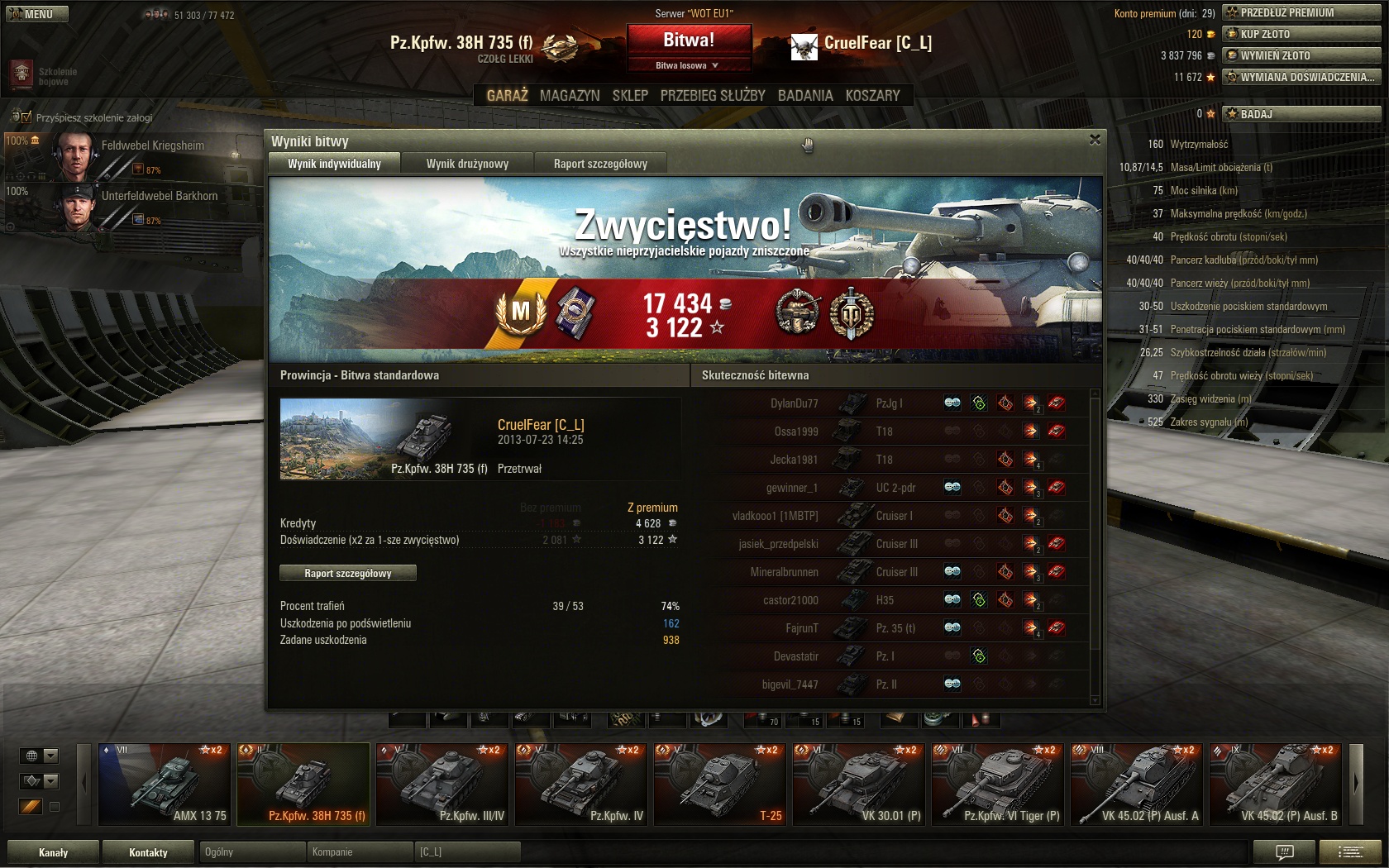Open WYMIEŃ ZŁOTO exchange
This screenshot has height=868, width=1389.
click(1301, 55)
